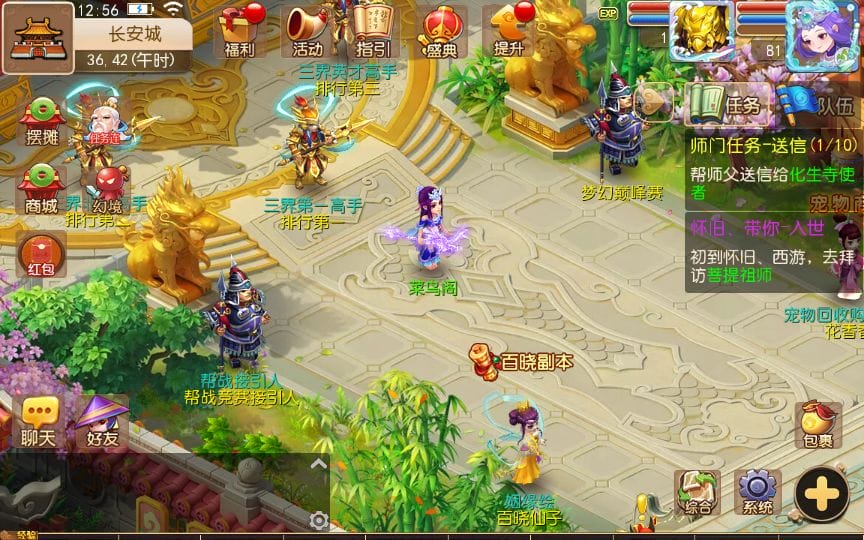This screenshot has height=540, width=864.
Task: Open the 红包 red envelope
Action: (41, 254)
